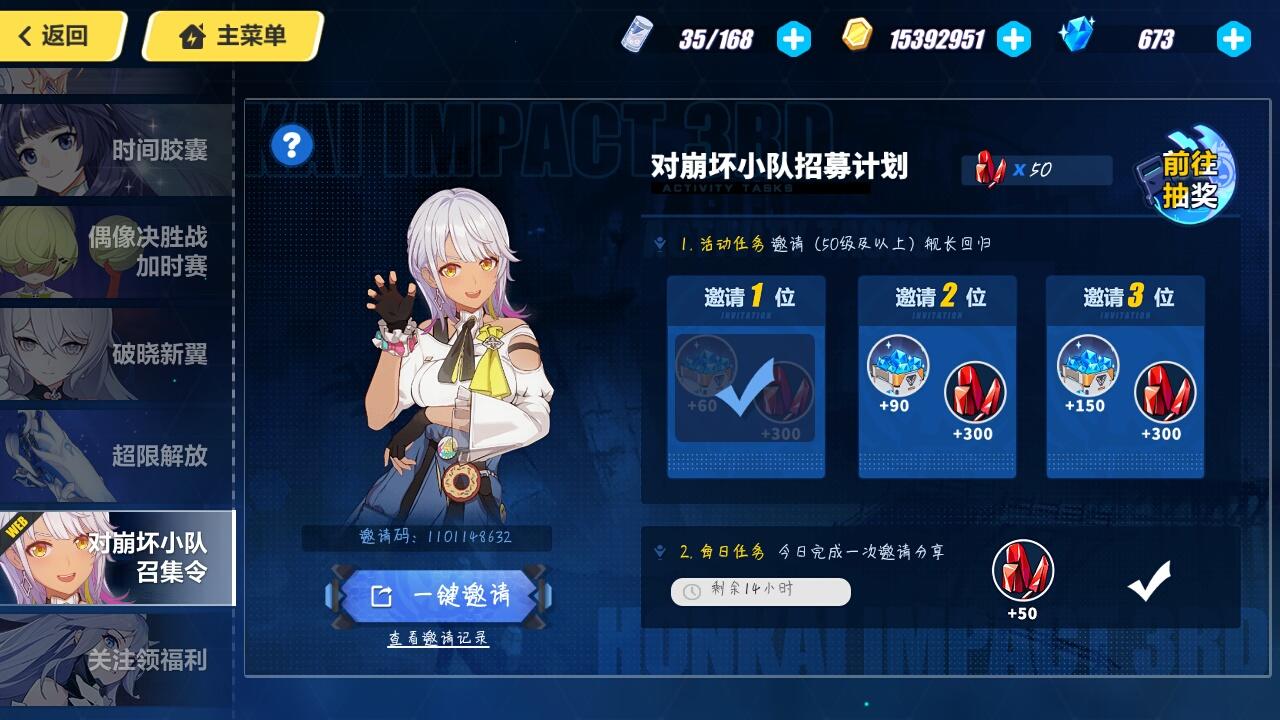Click the stamina plus icon next to 35/168

tap(792, 39)
